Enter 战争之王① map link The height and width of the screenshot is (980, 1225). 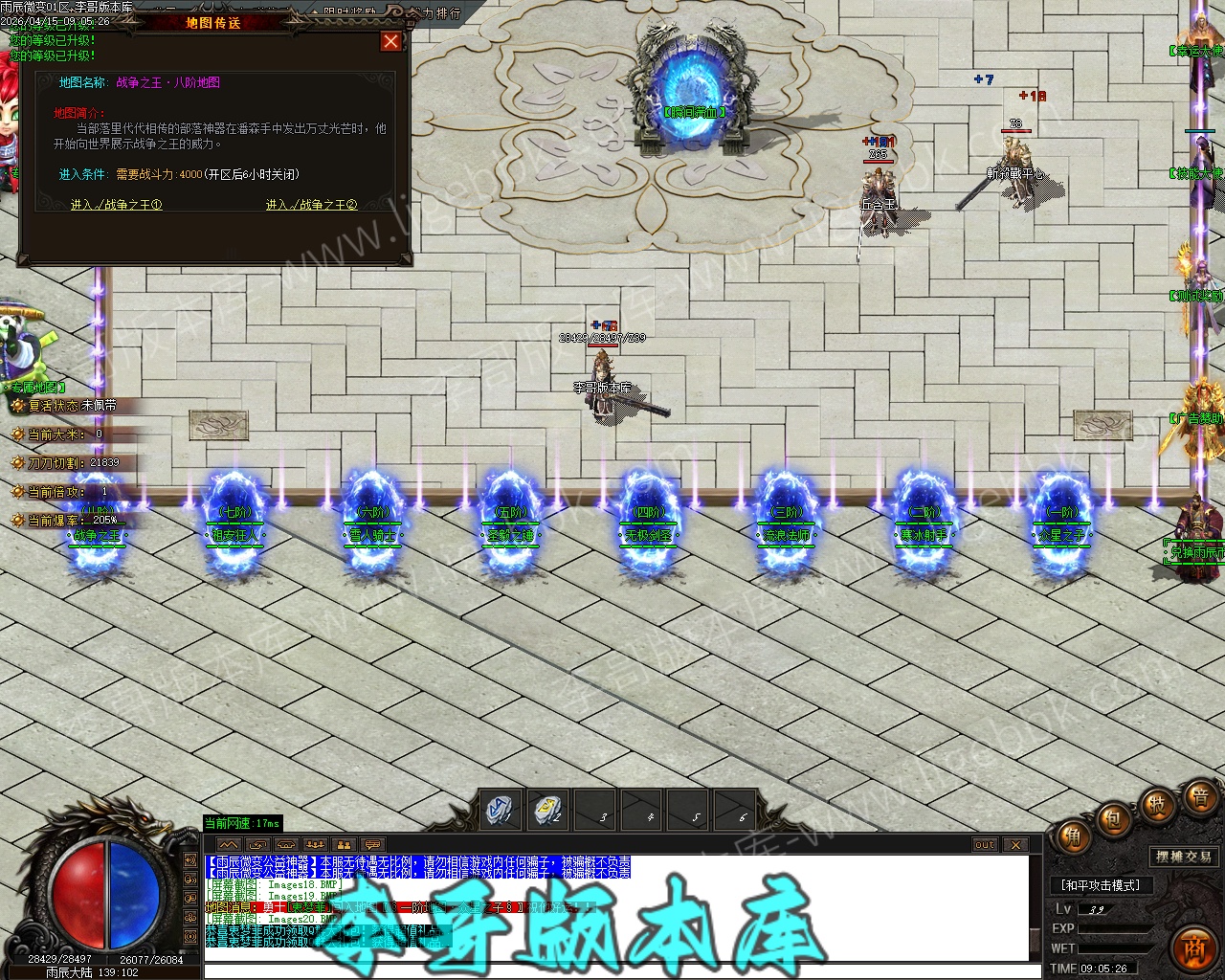click(x=117, y=205)
